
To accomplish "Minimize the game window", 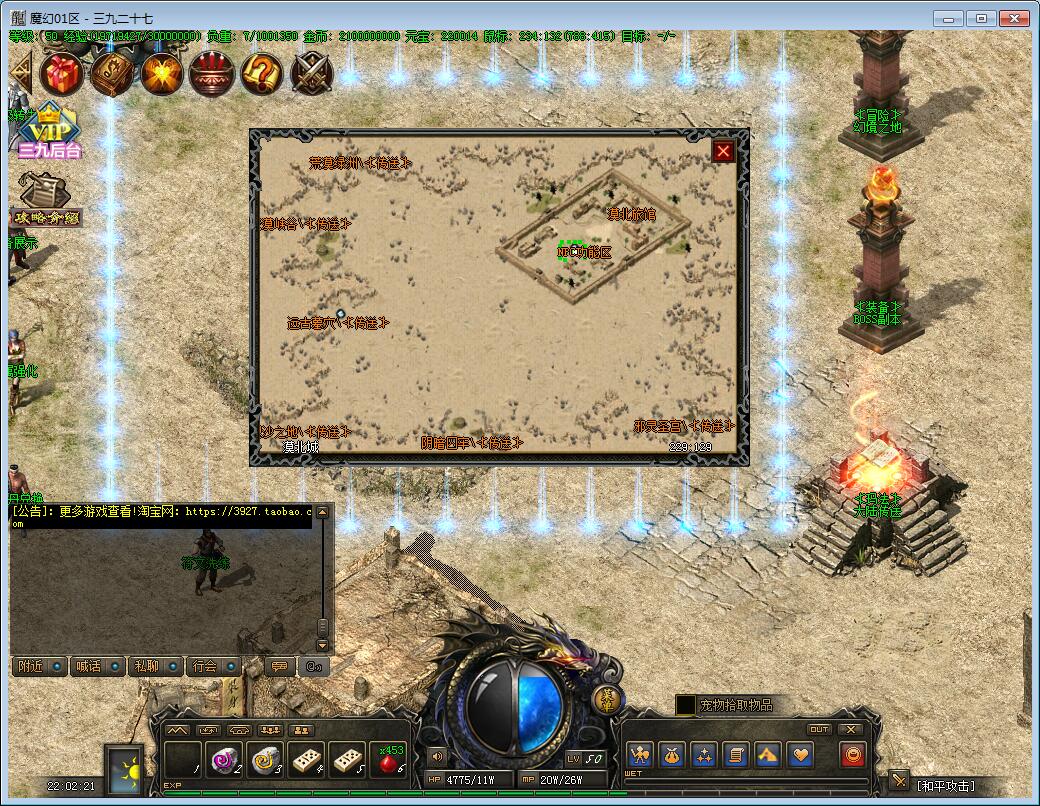I will pos(949,18).
